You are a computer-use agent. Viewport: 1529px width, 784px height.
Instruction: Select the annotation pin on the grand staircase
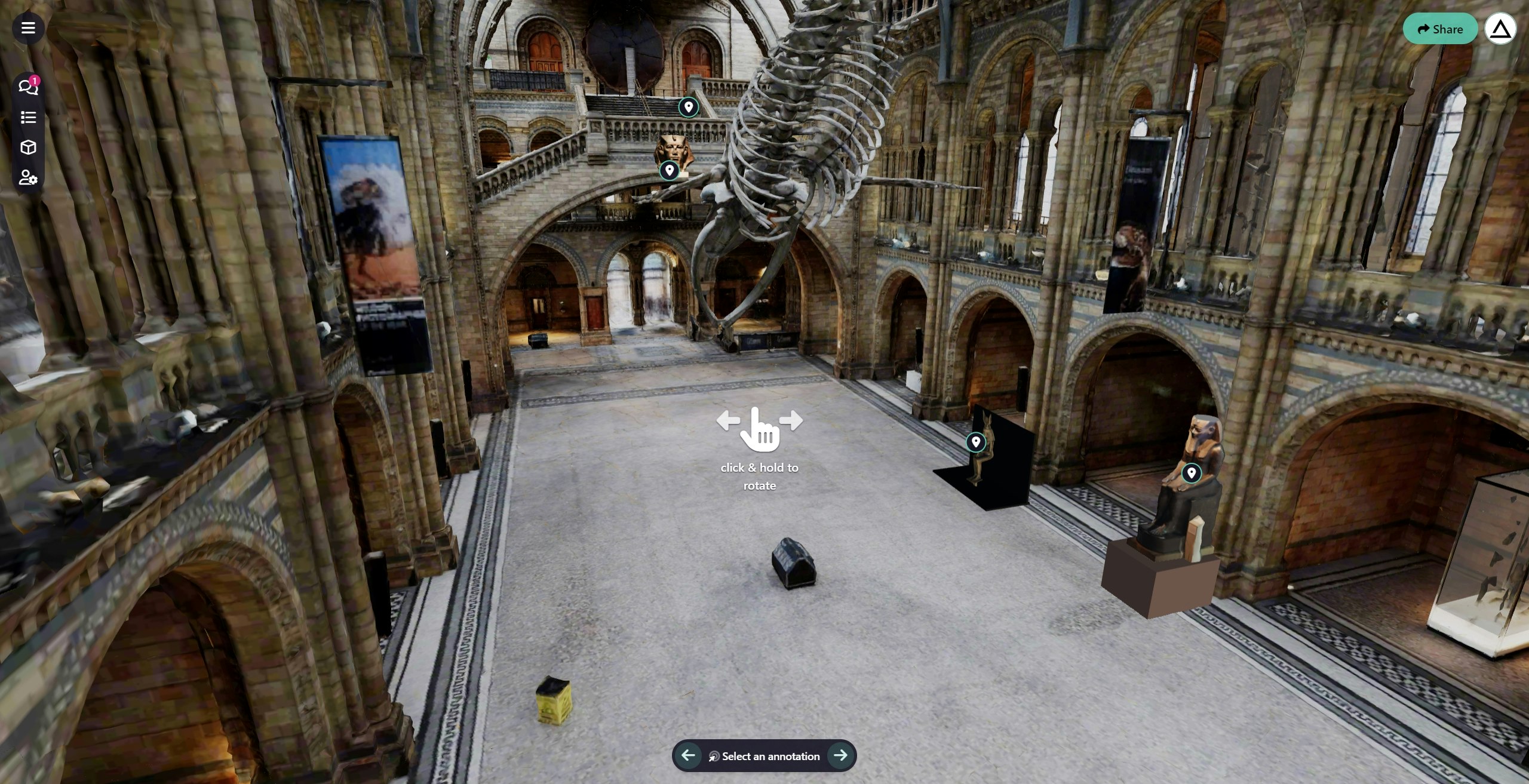(688, 107)
